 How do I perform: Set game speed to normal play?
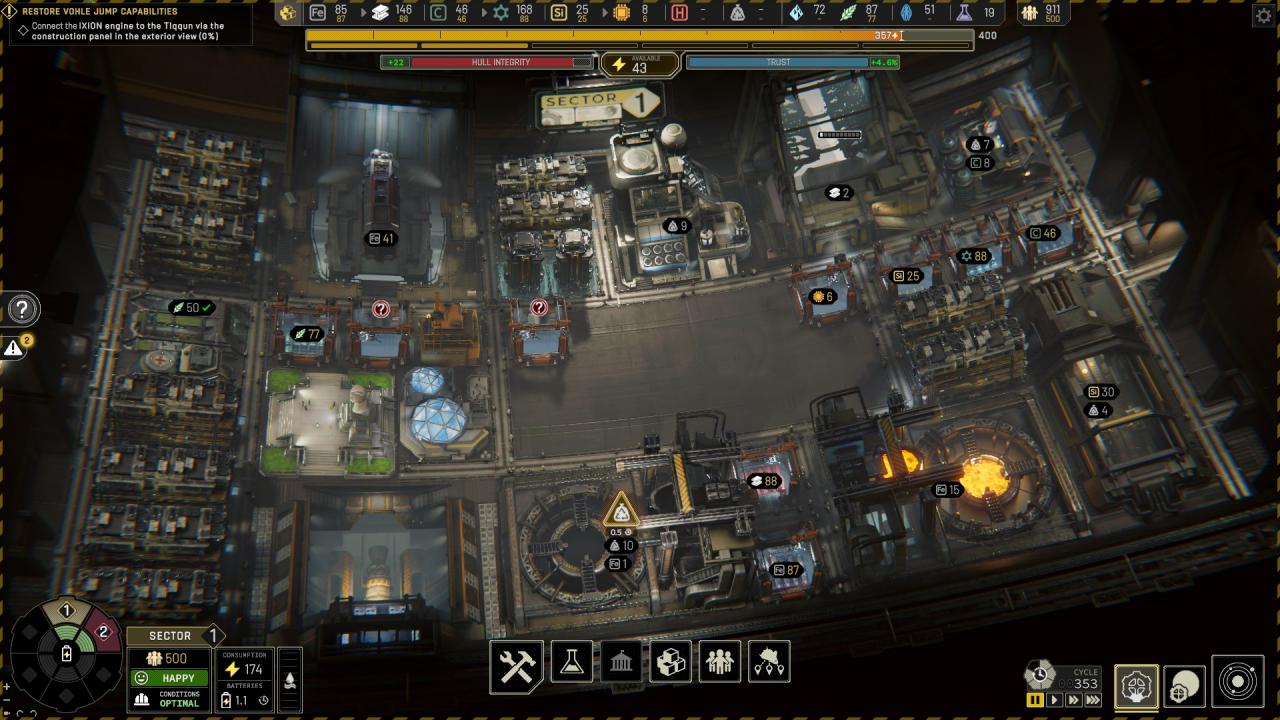coord(1054,701)
